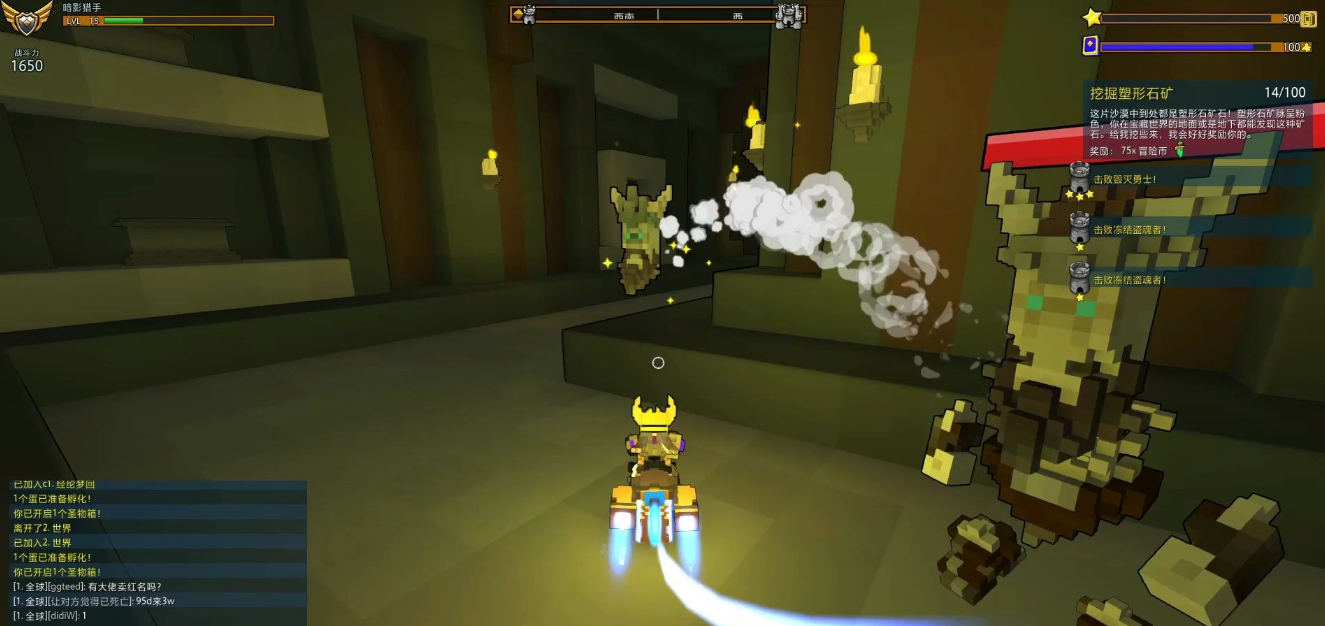Click ggteed's global chat message

(x=88, y=586)
